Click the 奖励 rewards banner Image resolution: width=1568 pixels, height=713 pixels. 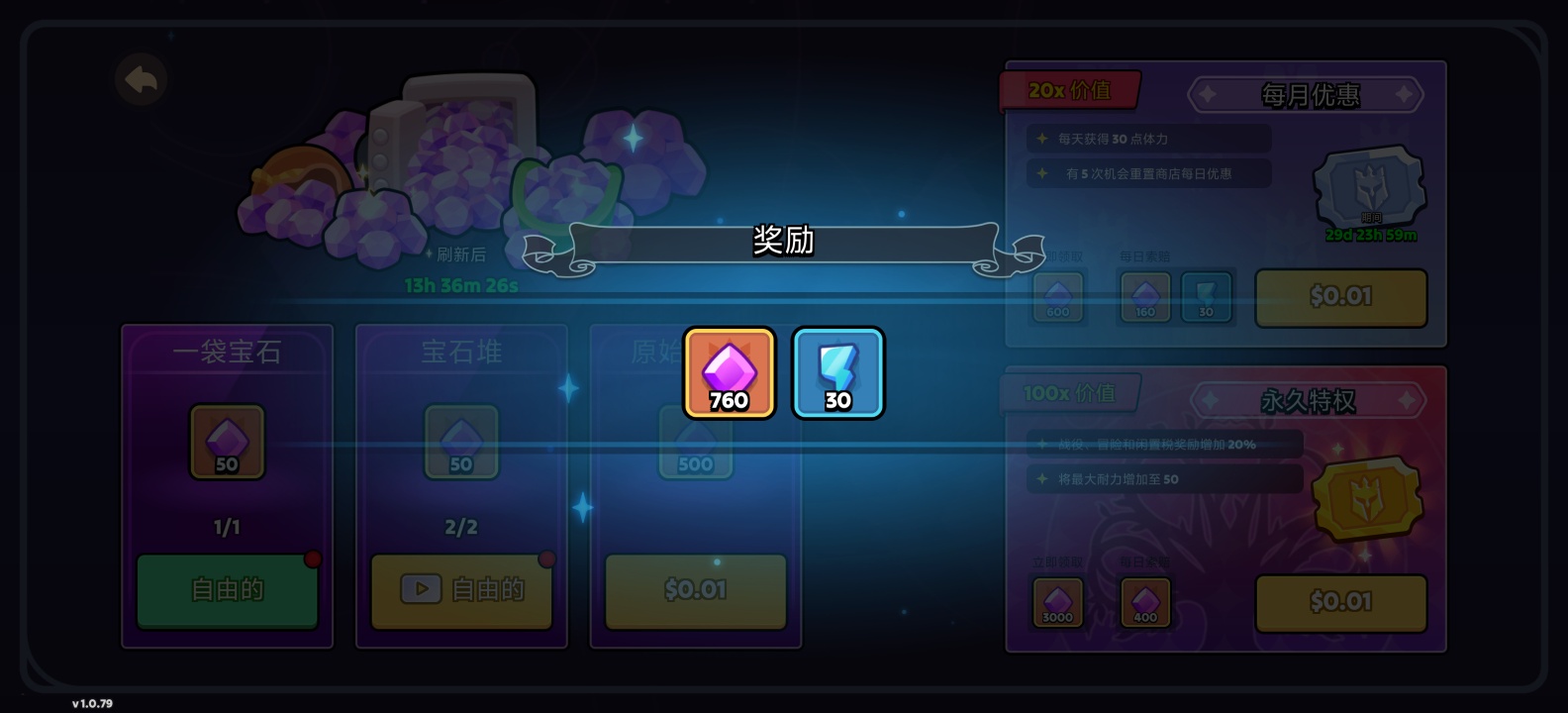[x=782, y=242]
